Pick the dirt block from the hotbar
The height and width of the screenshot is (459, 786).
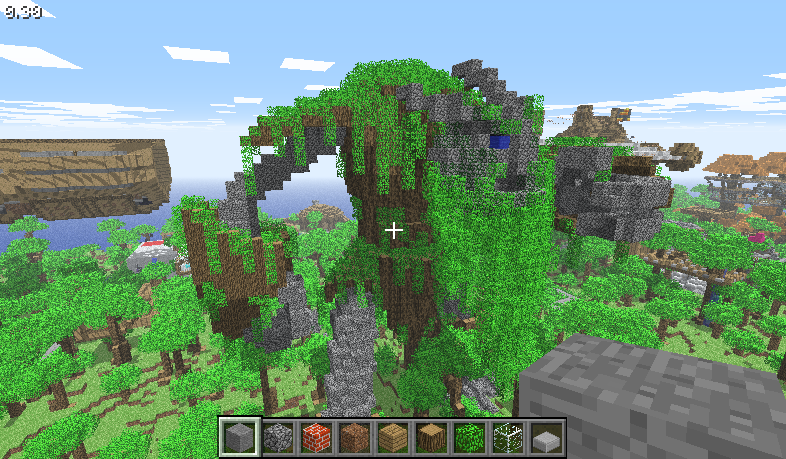(x=353, y=437)
